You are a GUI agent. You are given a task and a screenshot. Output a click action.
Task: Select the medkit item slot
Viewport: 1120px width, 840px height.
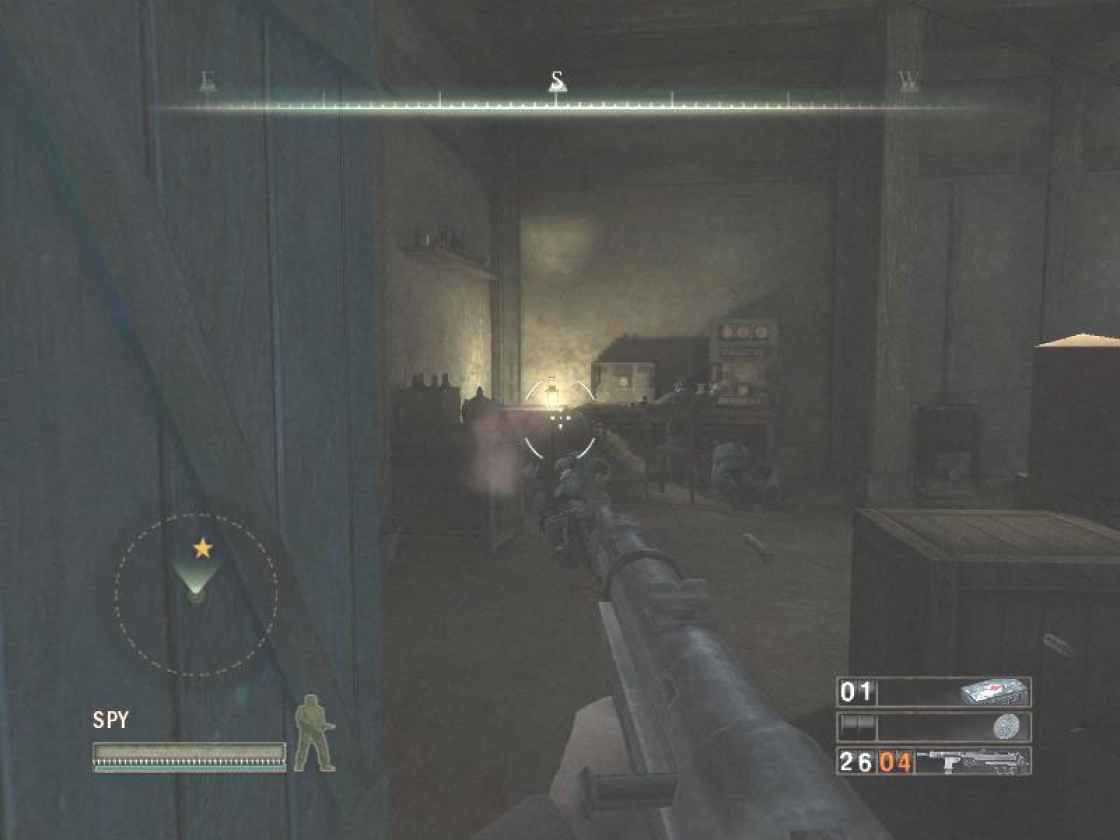click(x=933, y=692)
